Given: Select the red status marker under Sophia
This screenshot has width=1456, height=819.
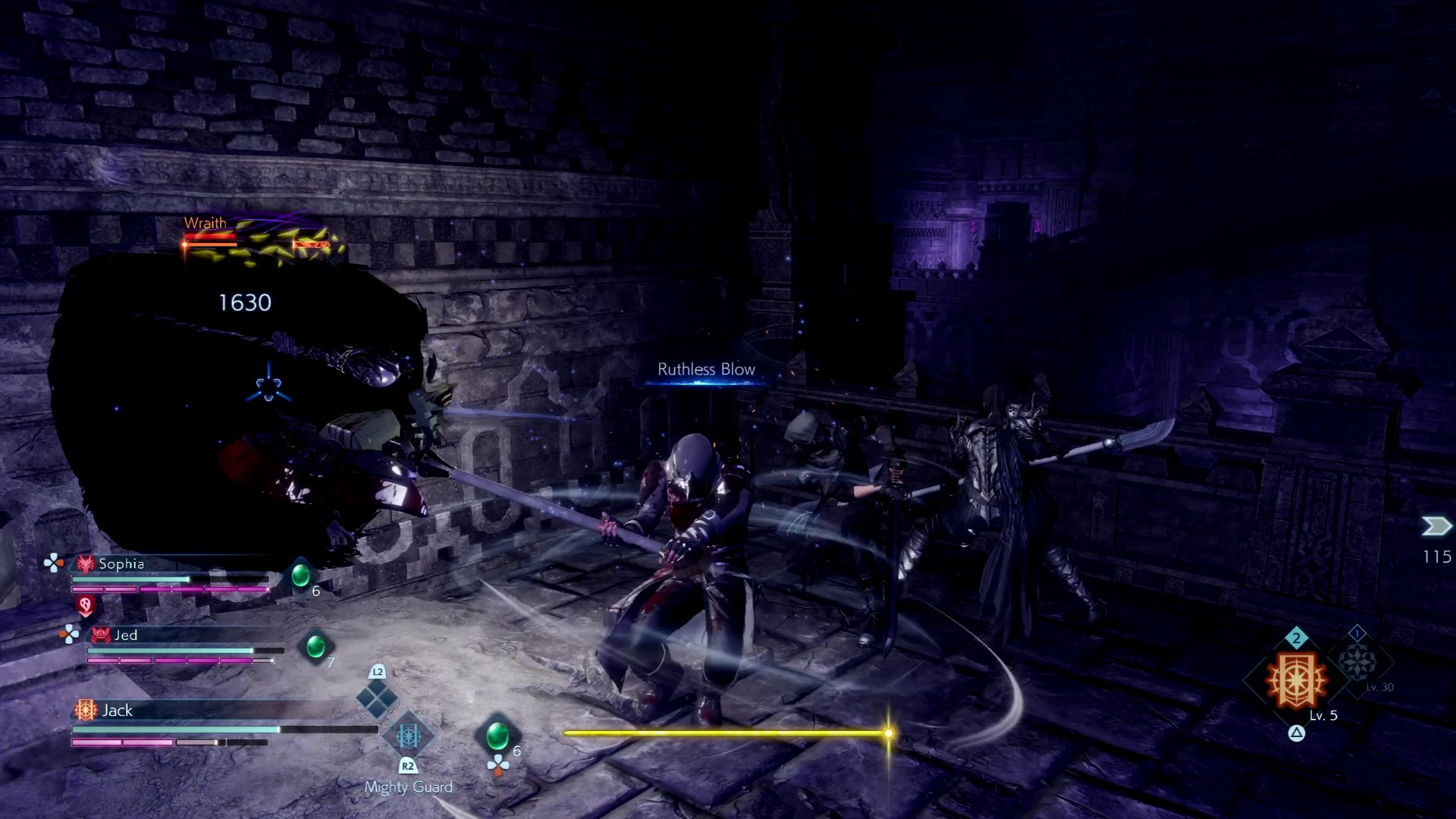Looking at the screenshot, I should coord(86,604).
